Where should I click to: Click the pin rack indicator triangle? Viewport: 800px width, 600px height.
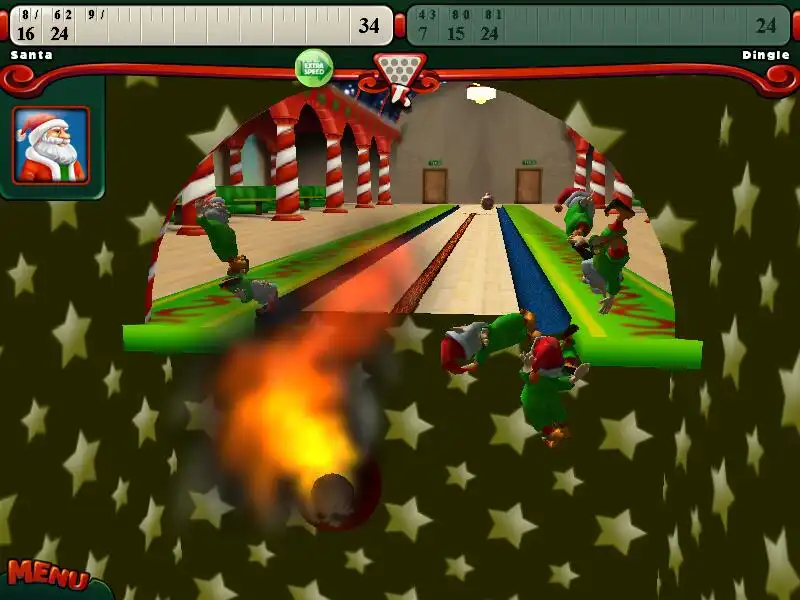[x=399, y=72]
